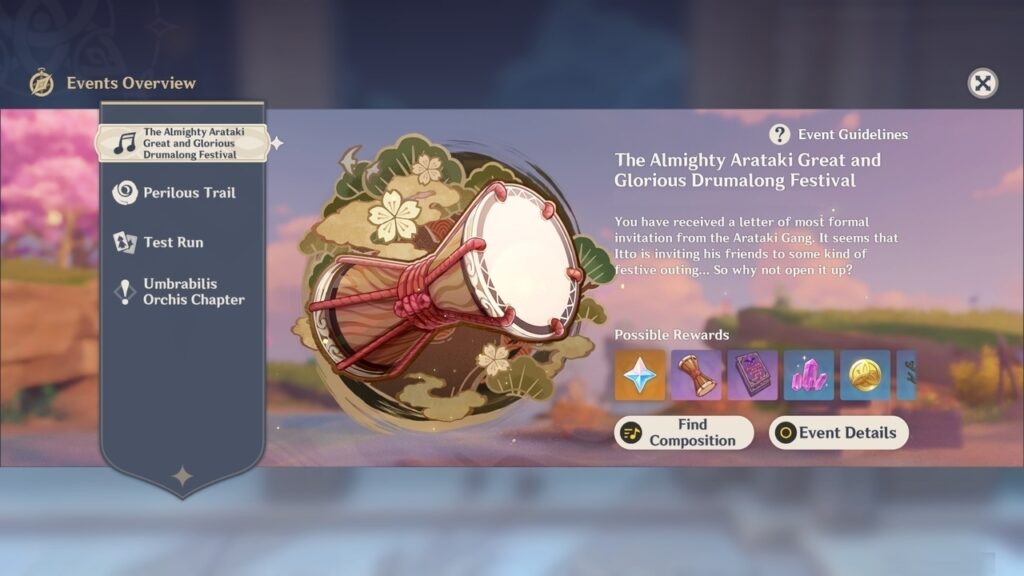
Task: View the drum reward item
Action: coord(696,375)
